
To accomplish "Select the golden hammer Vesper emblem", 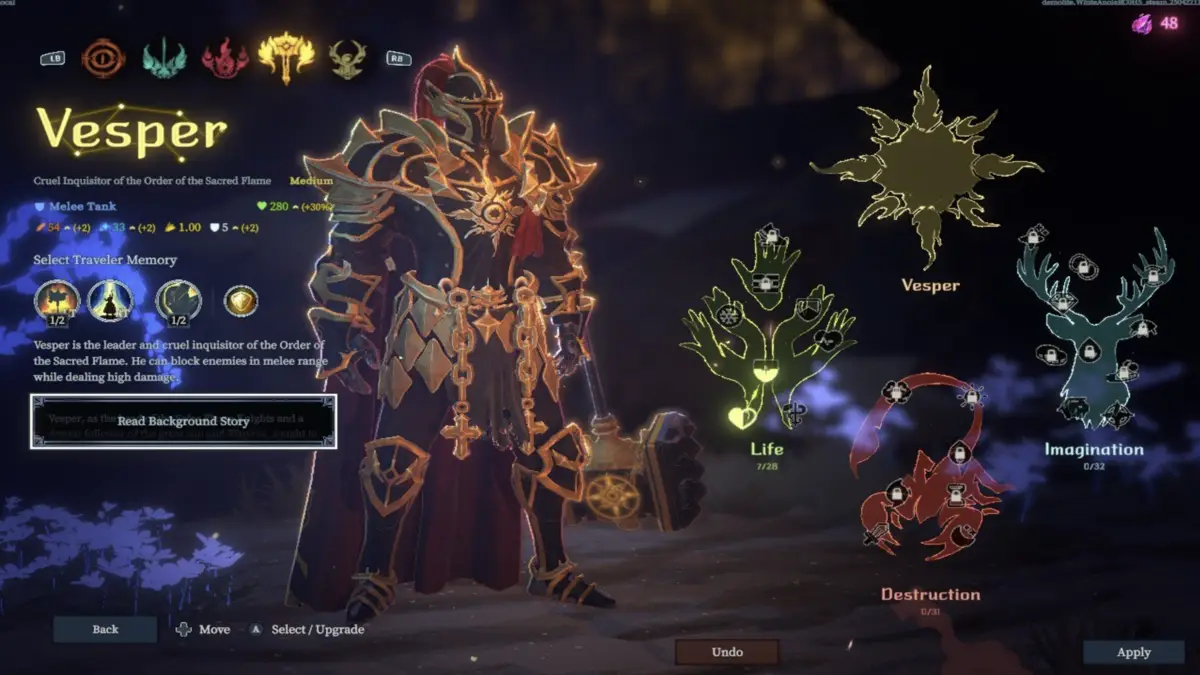I will (x=286, y=57).
